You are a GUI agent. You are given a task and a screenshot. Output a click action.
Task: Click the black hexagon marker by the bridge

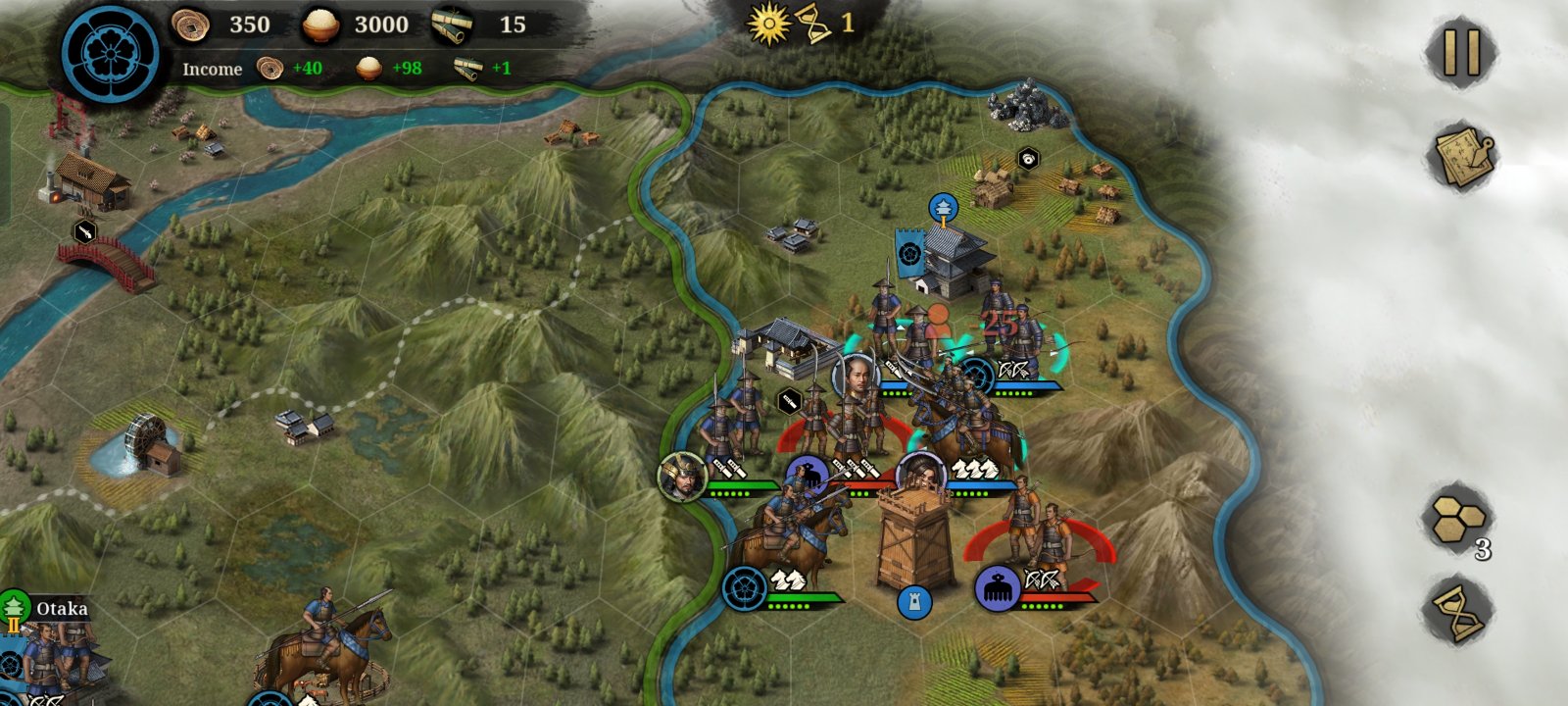coord(85,231)
